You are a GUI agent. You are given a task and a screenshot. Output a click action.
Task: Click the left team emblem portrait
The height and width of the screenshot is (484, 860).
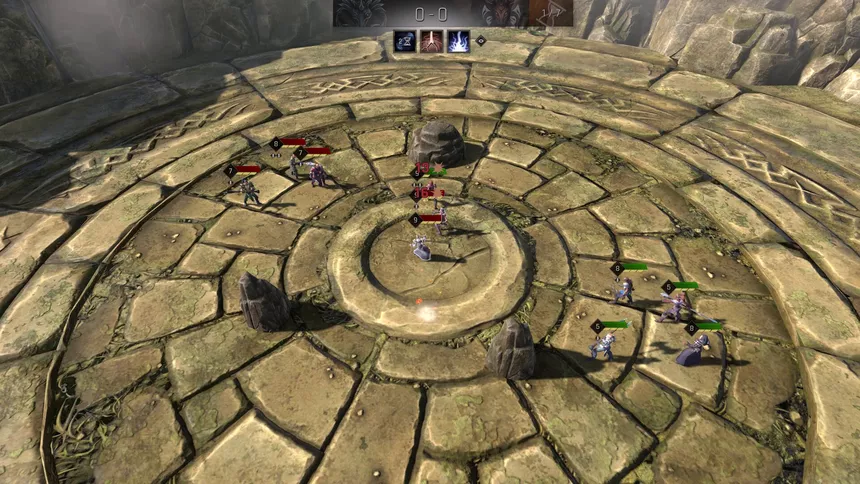(x=359, y=13)
